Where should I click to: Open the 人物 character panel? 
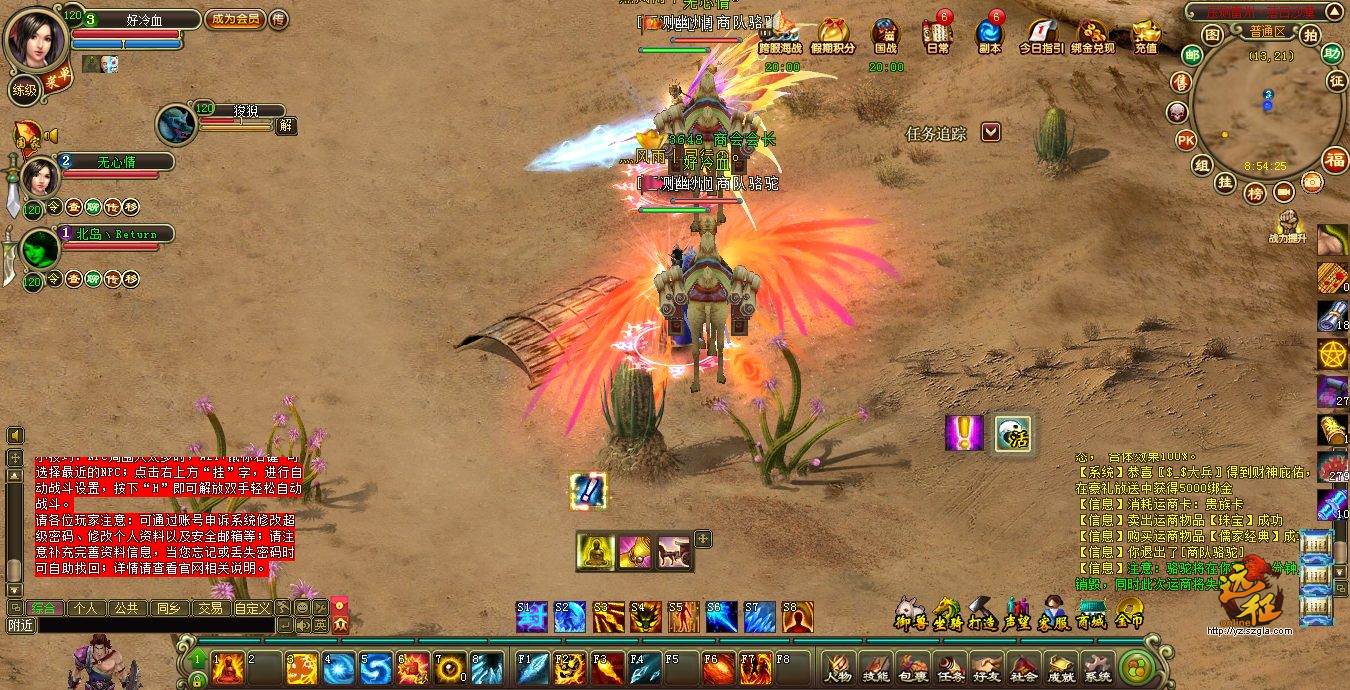coord(837,667)
